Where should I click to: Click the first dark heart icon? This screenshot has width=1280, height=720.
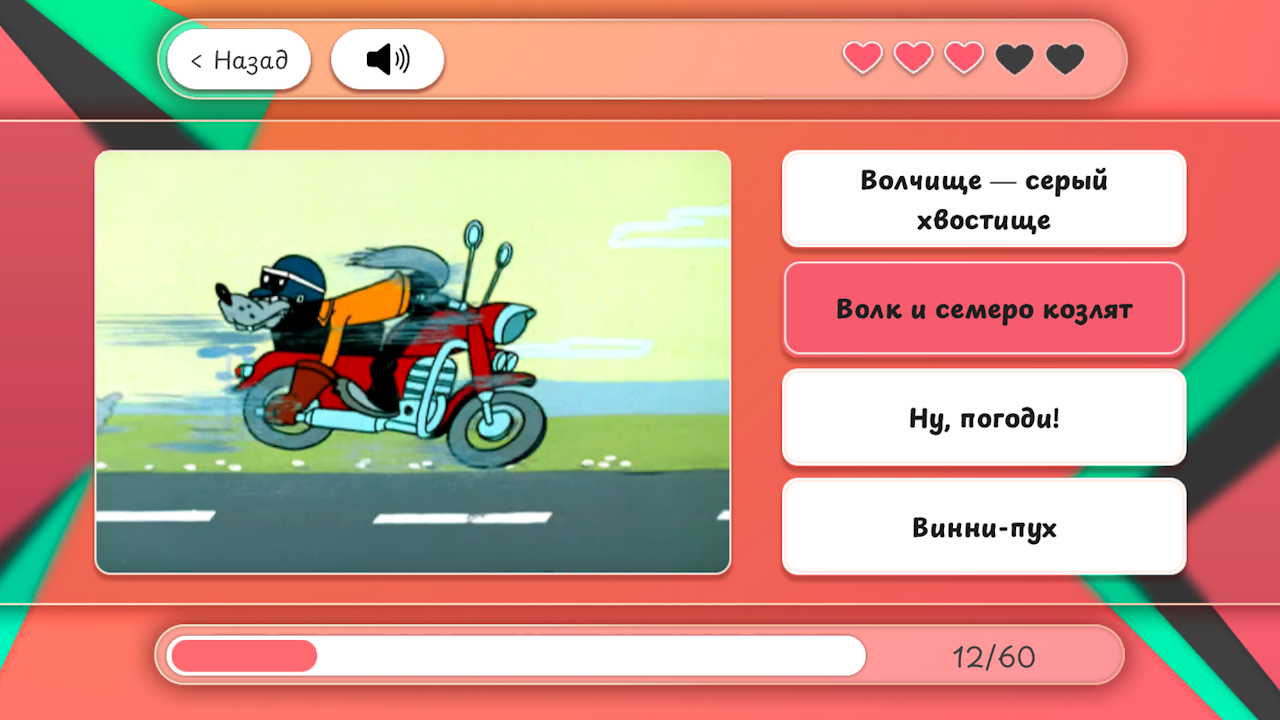pyautogui.click(x=1015, y=59)
